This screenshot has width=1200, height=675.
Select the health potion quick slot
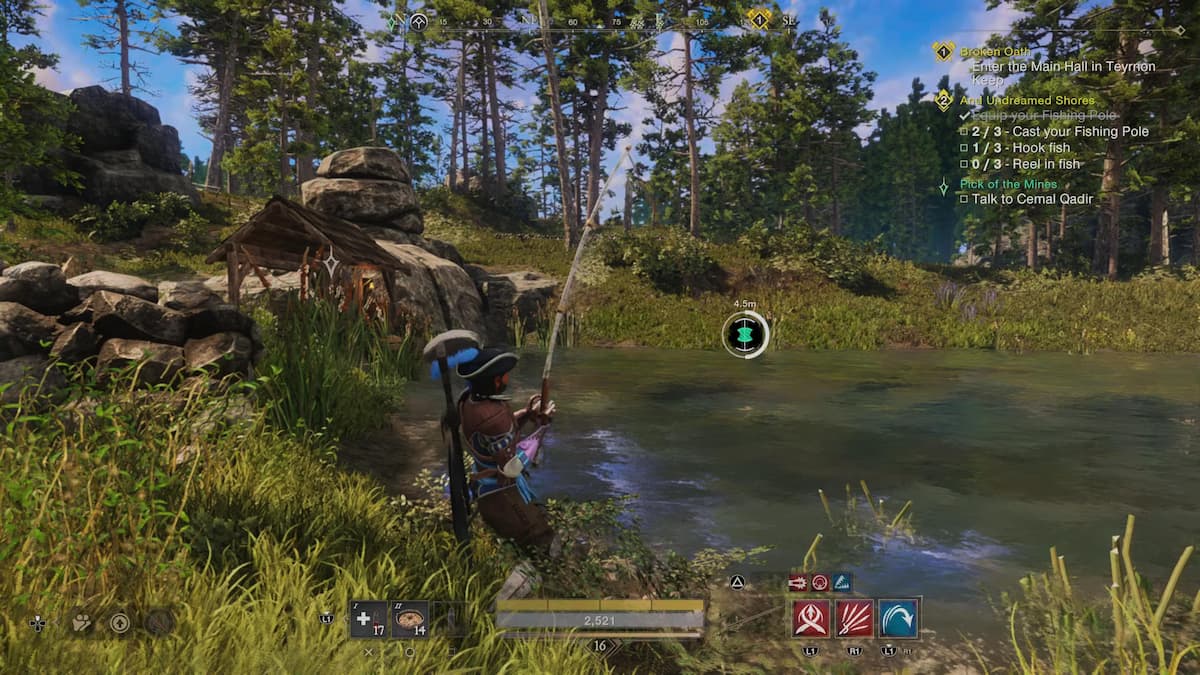click(x=368, y=619)
